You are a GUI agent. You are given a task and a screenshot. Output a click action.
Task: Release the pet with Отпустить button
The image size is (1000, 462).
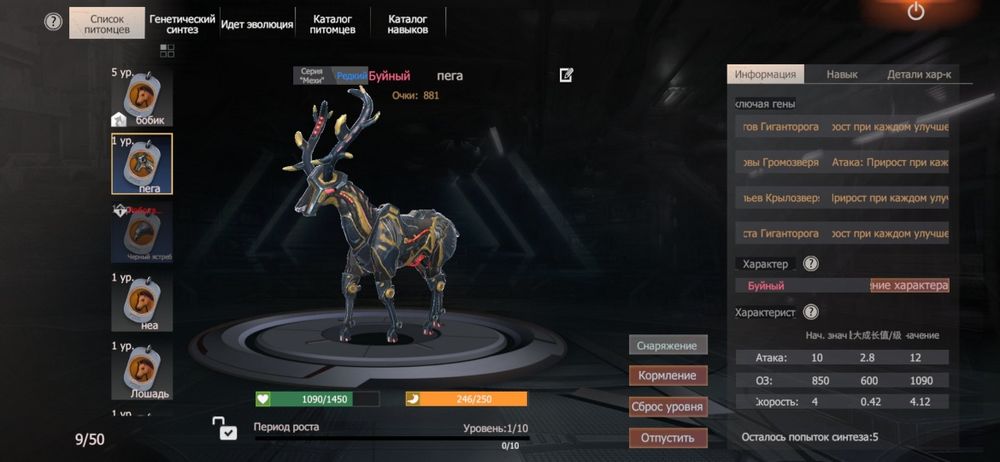[x=668, y=438]
